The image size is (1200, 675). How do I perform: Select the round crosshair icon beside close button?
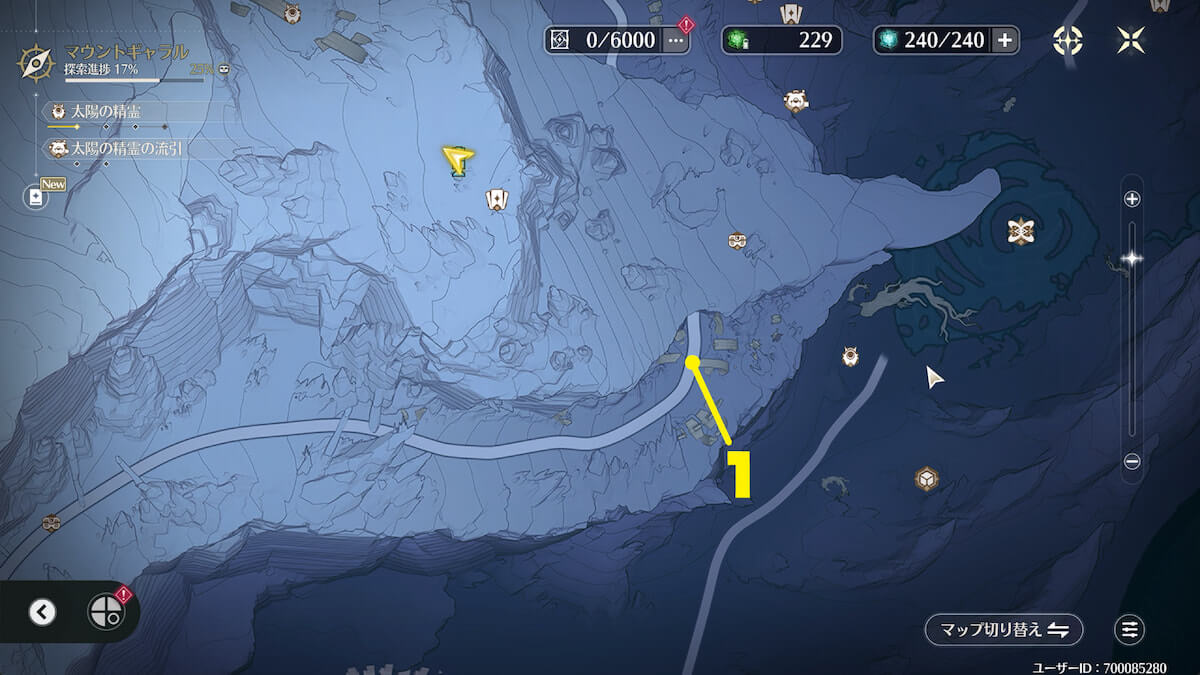tap(1067, 40)
